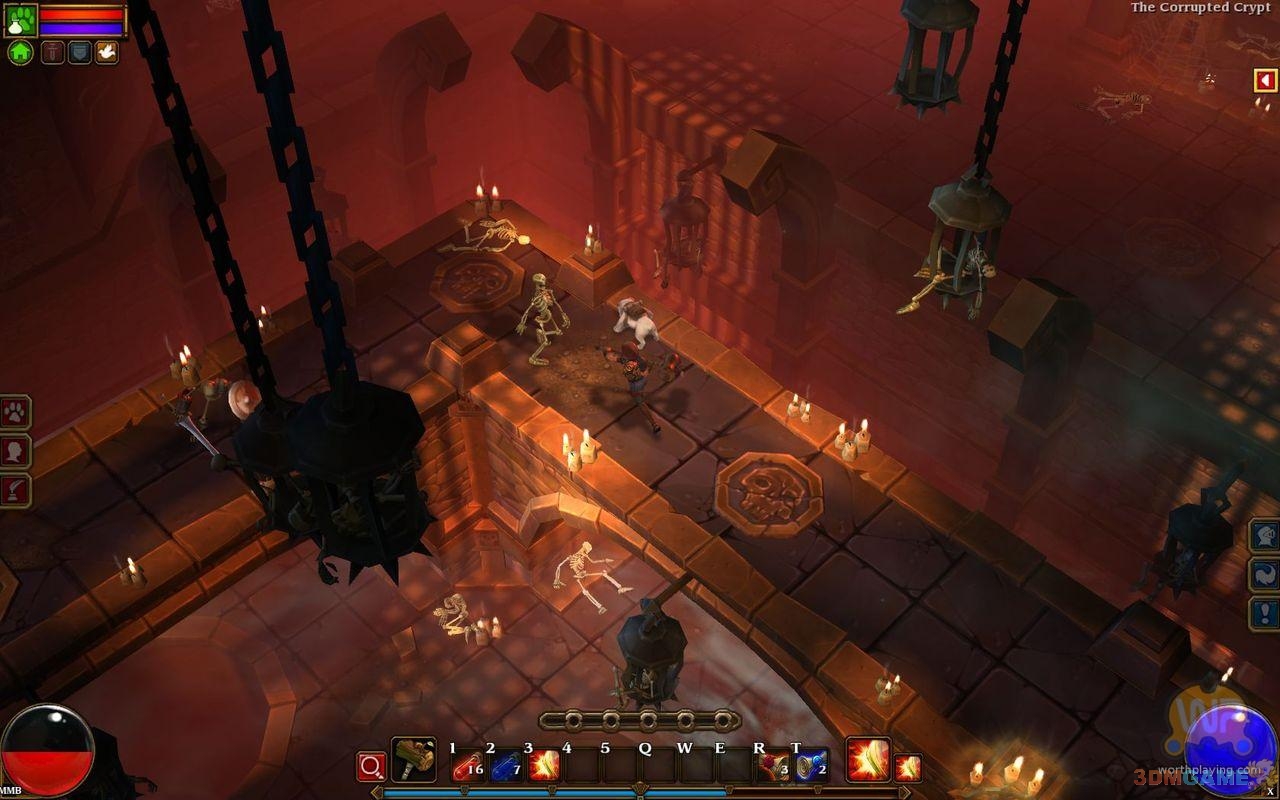Open the red quill journal button
Screen dimensions: 1280x800
point(15,490)
